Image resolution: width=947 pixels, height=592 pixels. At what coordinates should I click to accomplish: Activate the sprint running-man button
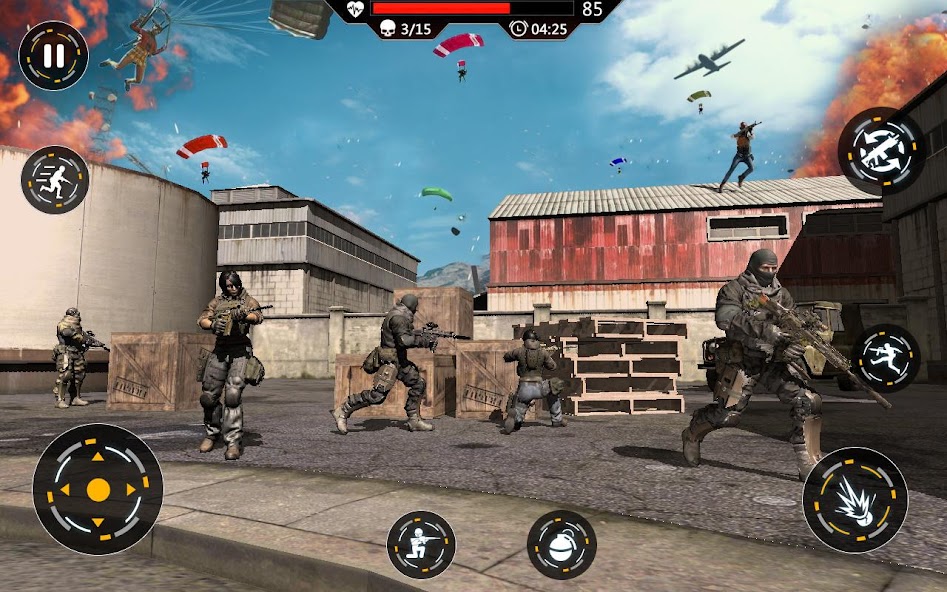coord(55,180)
